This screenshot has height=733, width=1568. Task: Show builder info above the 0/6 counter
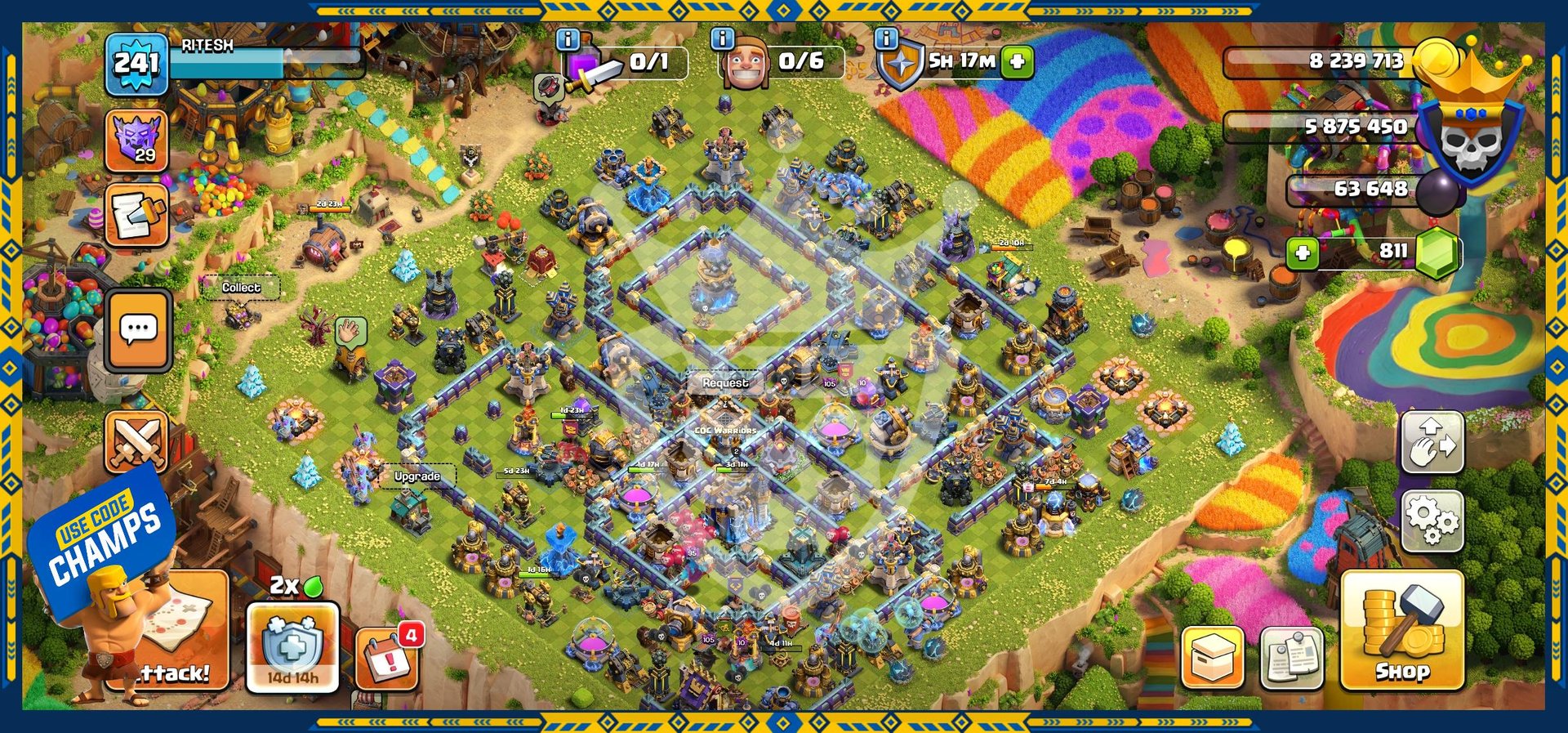coord(722,39)
